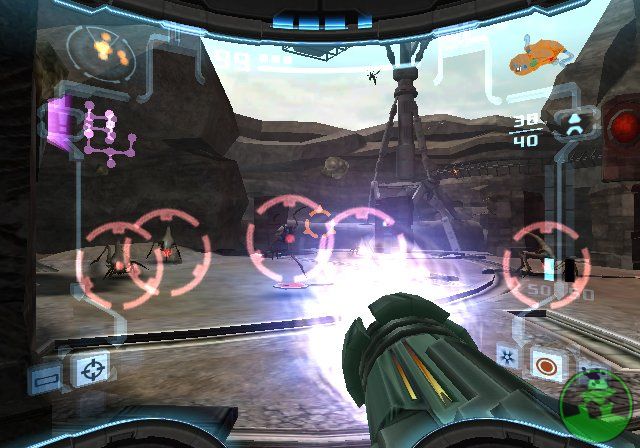Choose the blue rectangle visor icon
Image resolution: width=640 pixels, height=448 pixels.
point(45,380)
